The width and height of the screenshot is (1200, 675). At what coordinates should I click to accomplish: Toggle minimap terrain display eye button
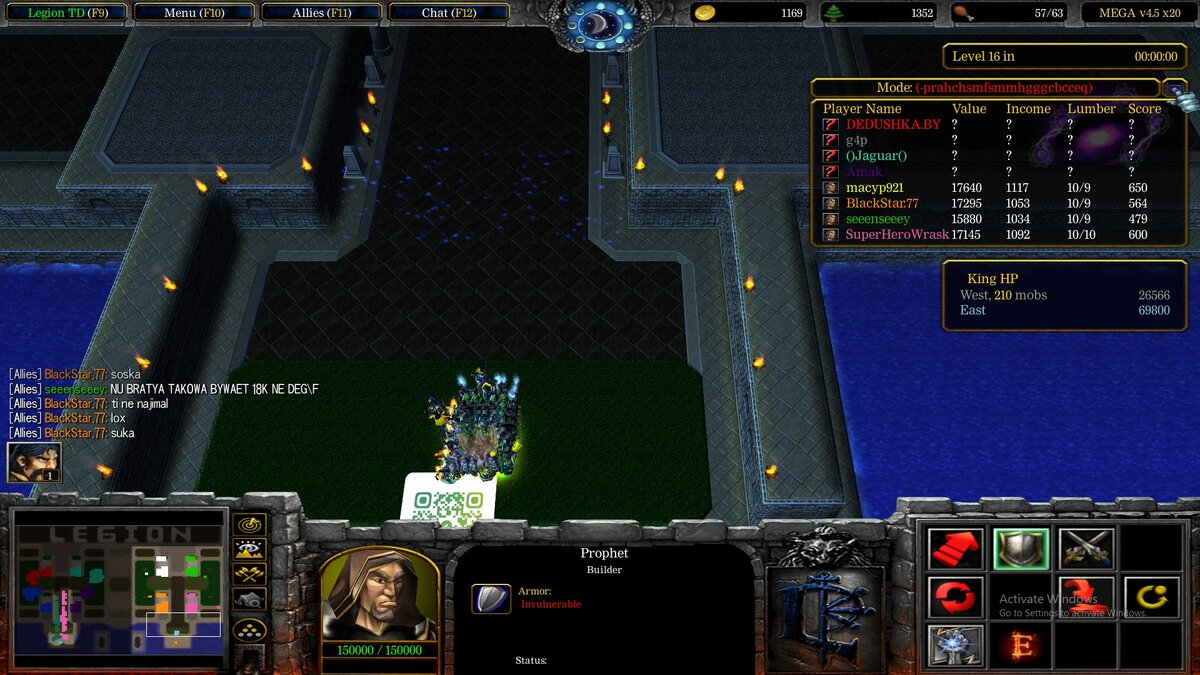[x=249, y=548]
